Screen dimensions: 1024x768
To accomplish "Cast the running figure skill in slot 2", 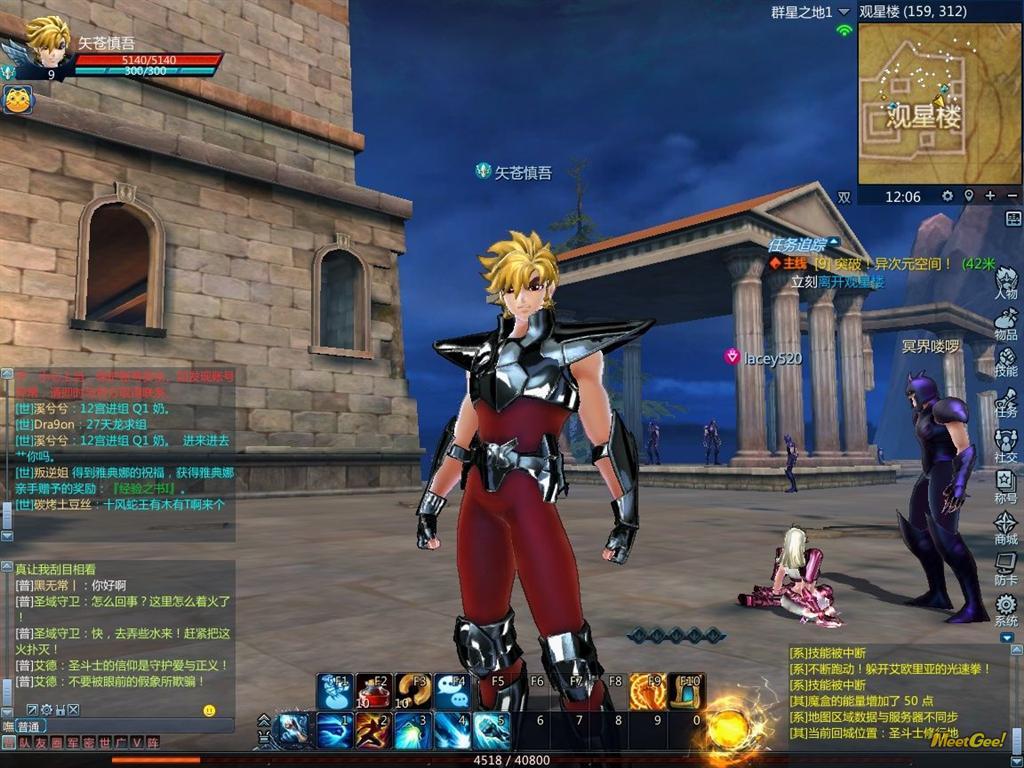I will (373, 731).
